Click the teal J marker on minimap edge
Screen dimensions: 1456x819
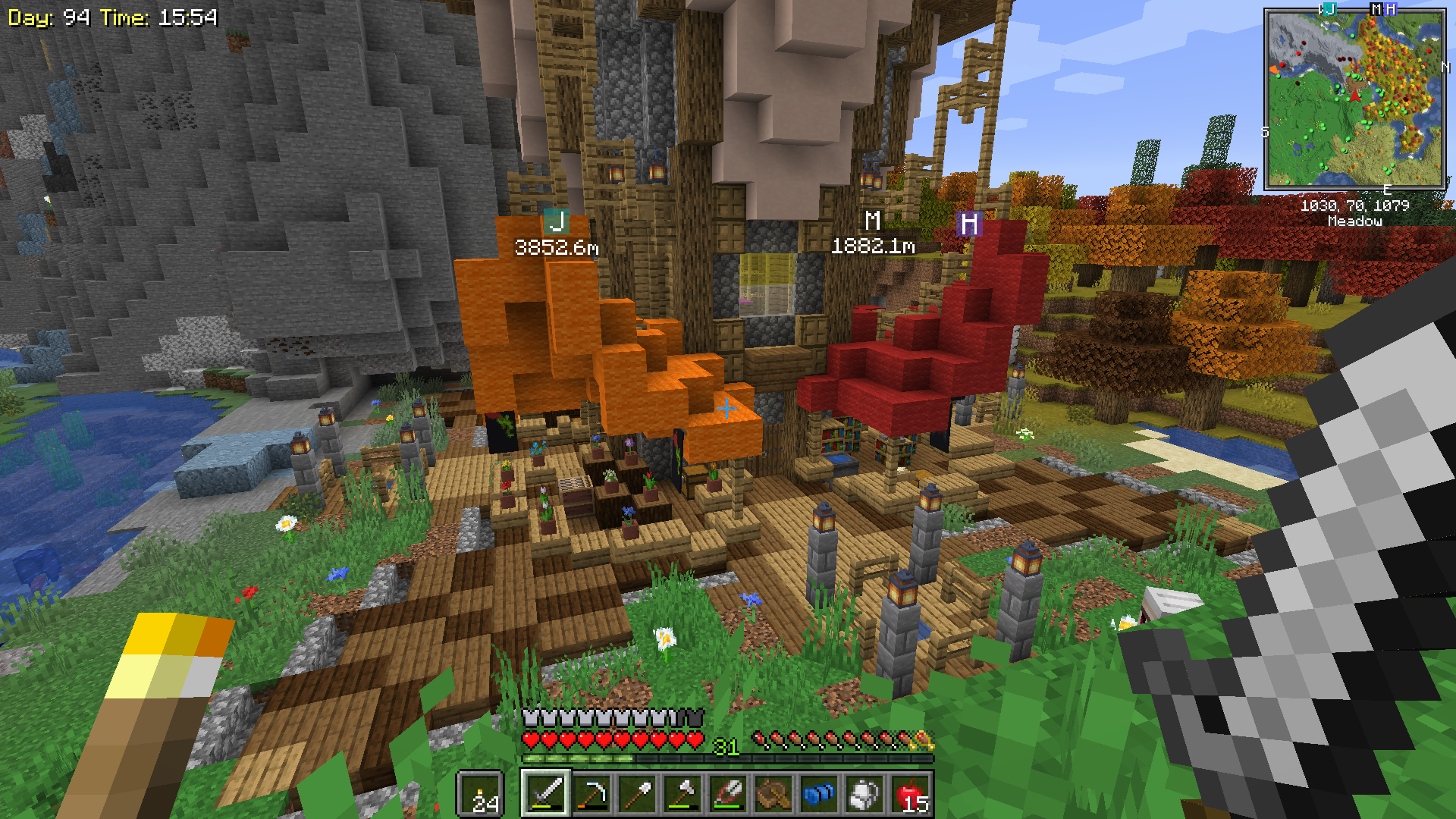1329,9
